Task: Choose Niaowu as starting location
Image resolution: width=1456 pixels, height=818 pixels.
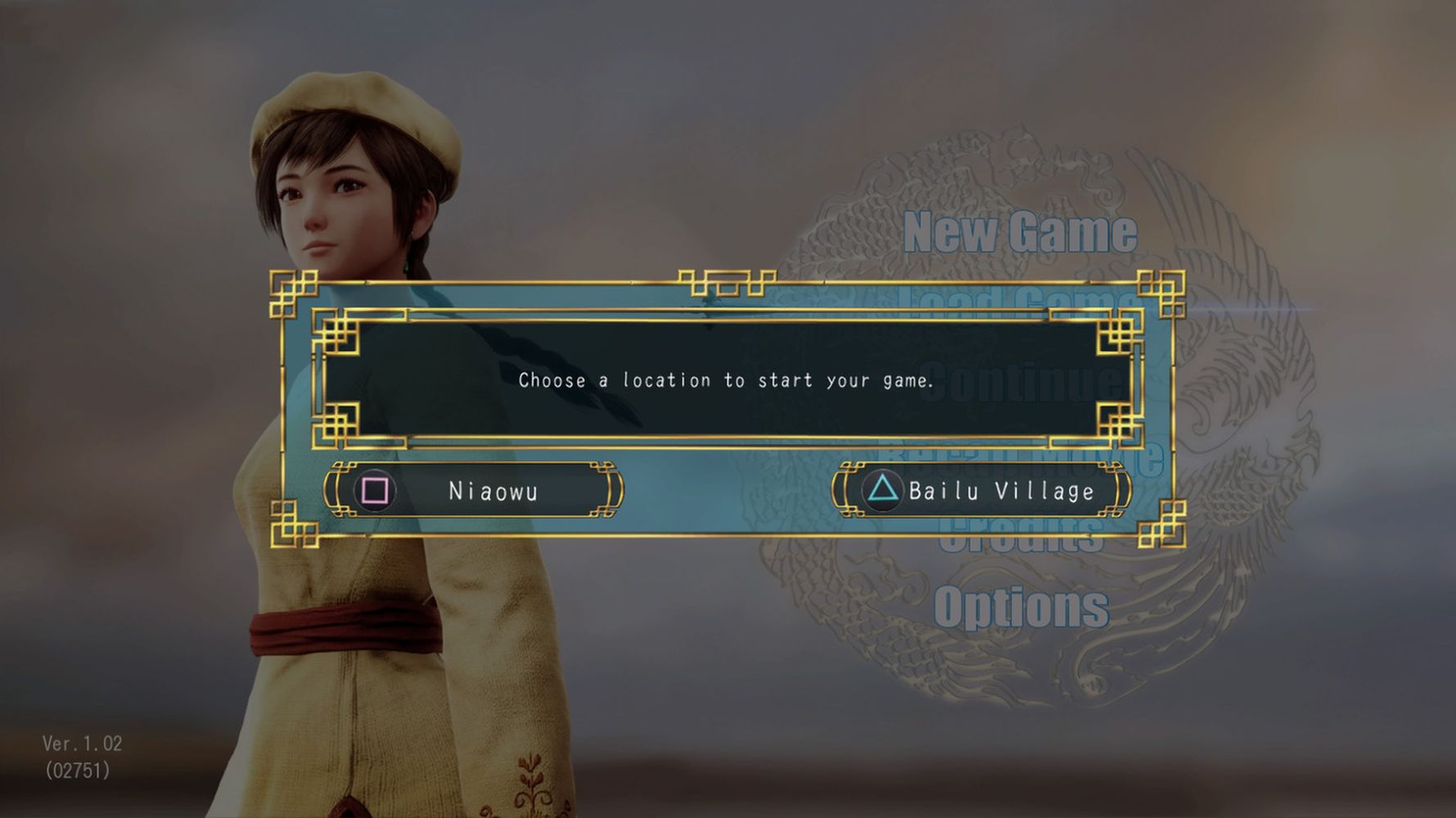Action: click(x=473, y=491)
